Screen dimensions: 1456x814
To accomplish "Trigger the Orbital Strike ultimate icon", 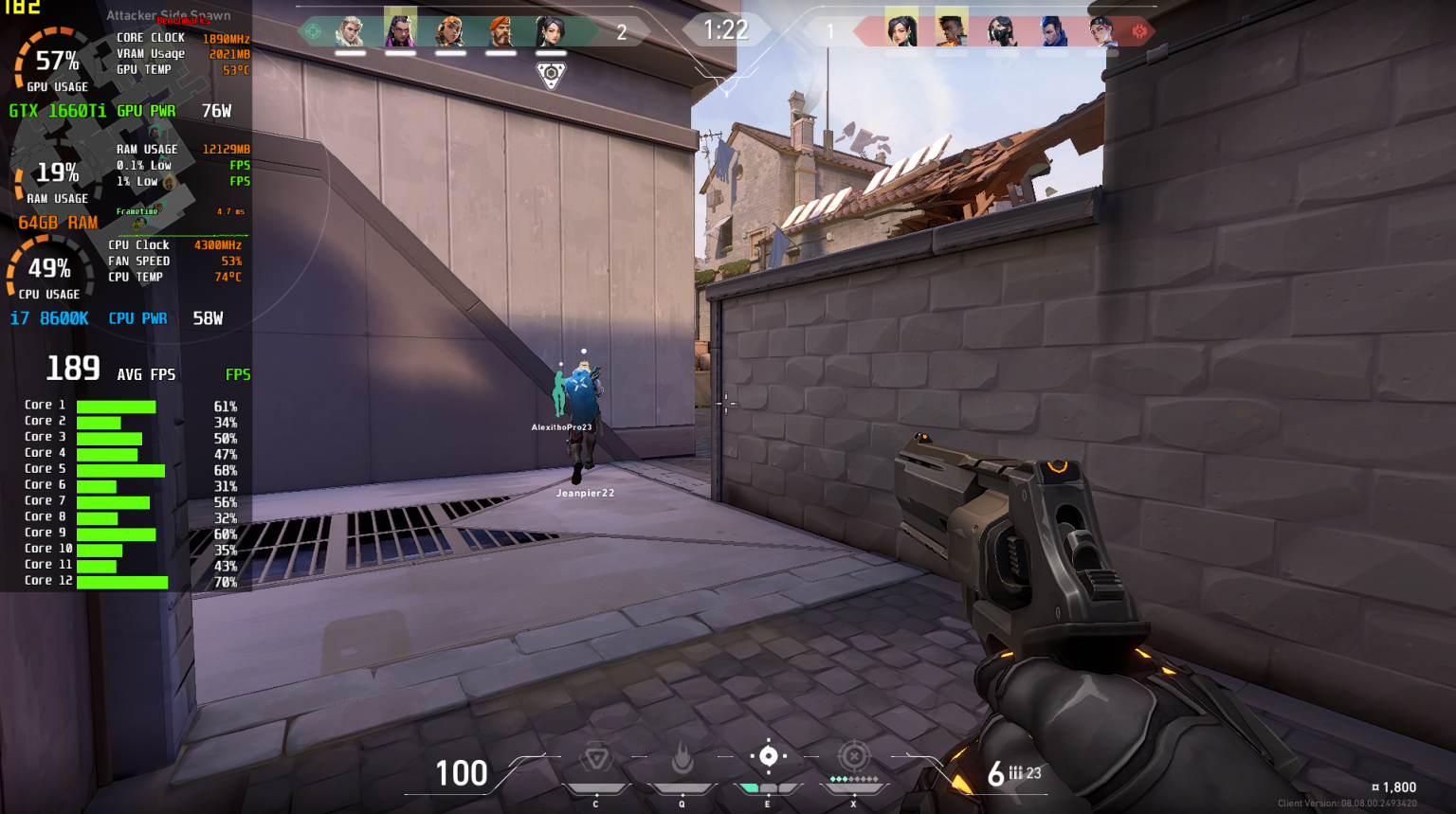I will 853,756.
